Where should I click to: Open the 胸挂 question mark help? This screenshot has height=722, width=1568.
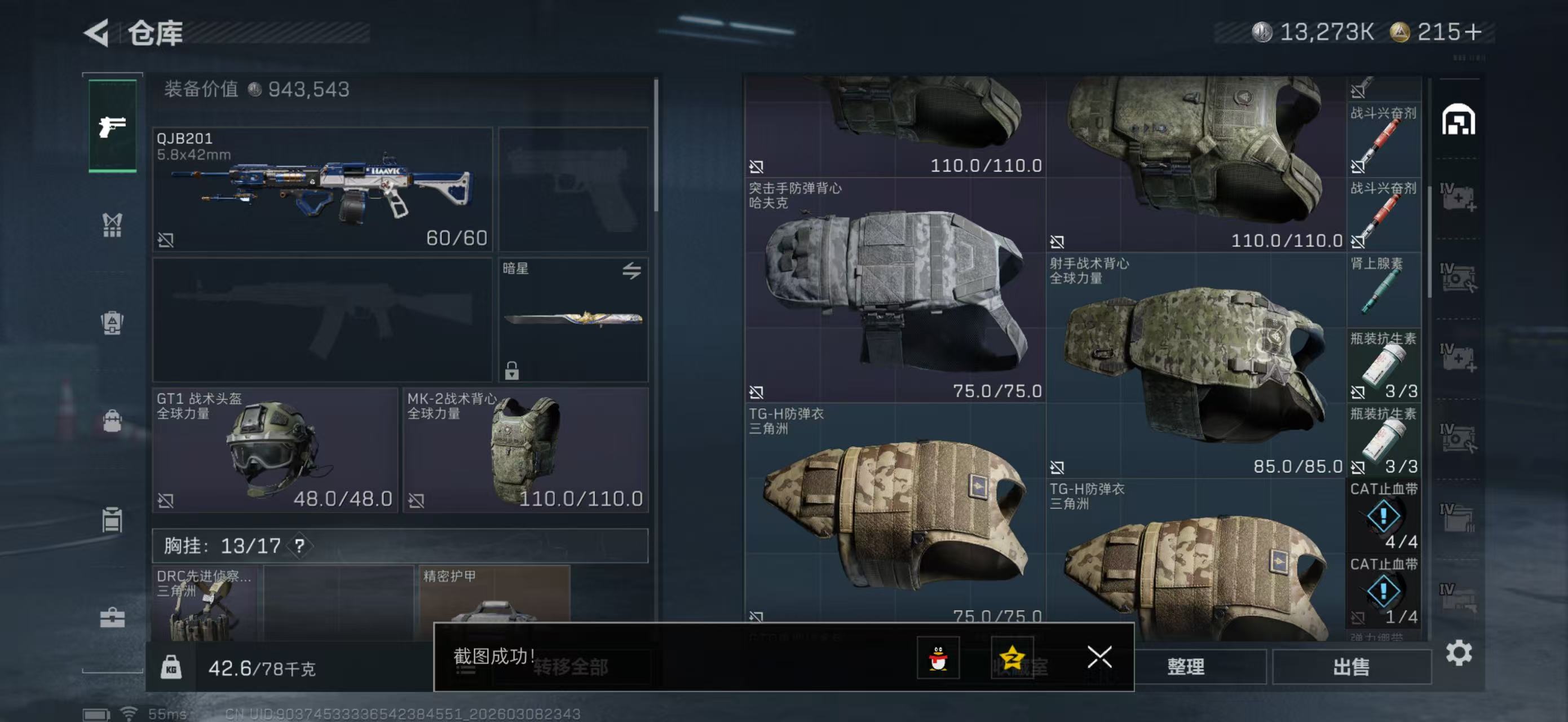(299, 545)
